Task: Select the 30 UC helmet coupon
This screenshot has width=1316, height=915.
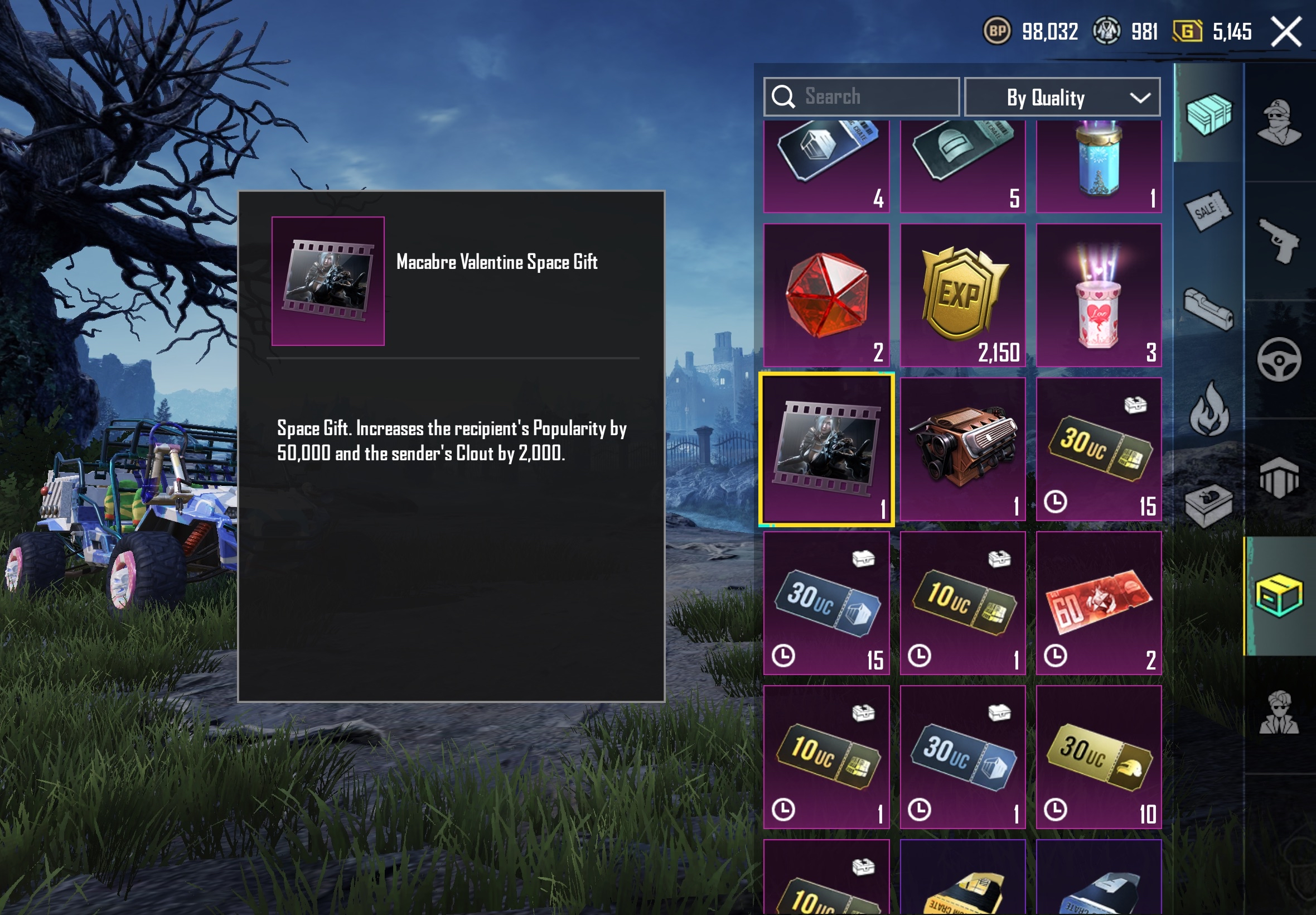Action: [1099, 757]
